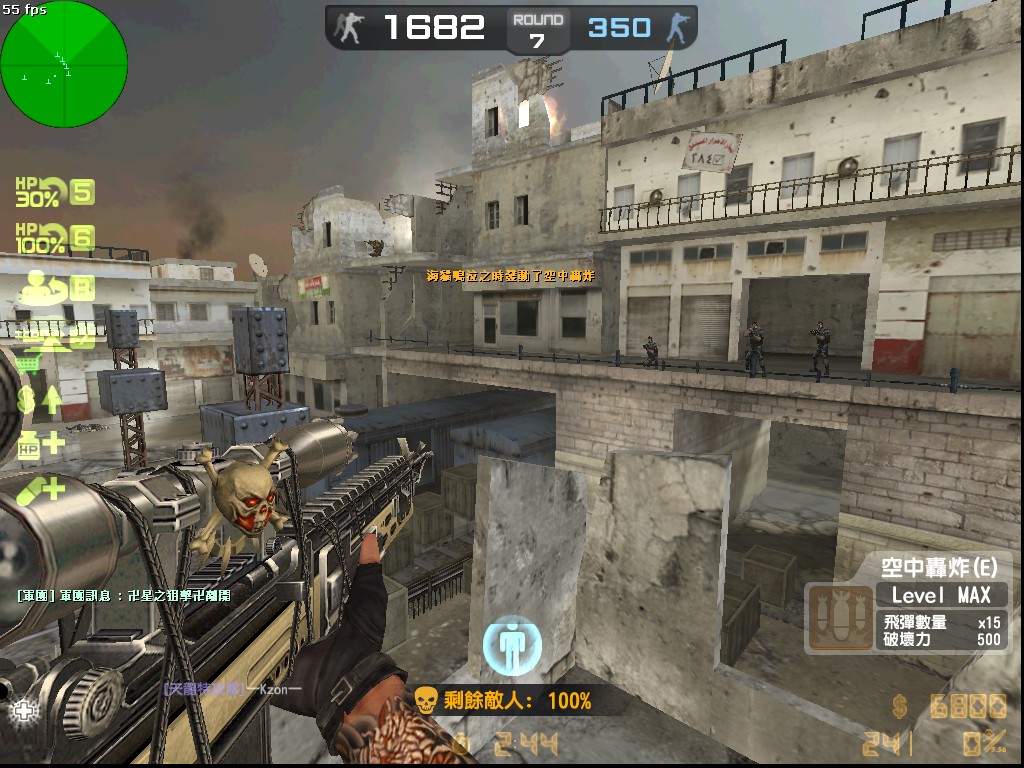The width and height of the screenshot is (1024, 768).
Task: Click the blue human figure circle icon
Action: [x=511, y=645]
